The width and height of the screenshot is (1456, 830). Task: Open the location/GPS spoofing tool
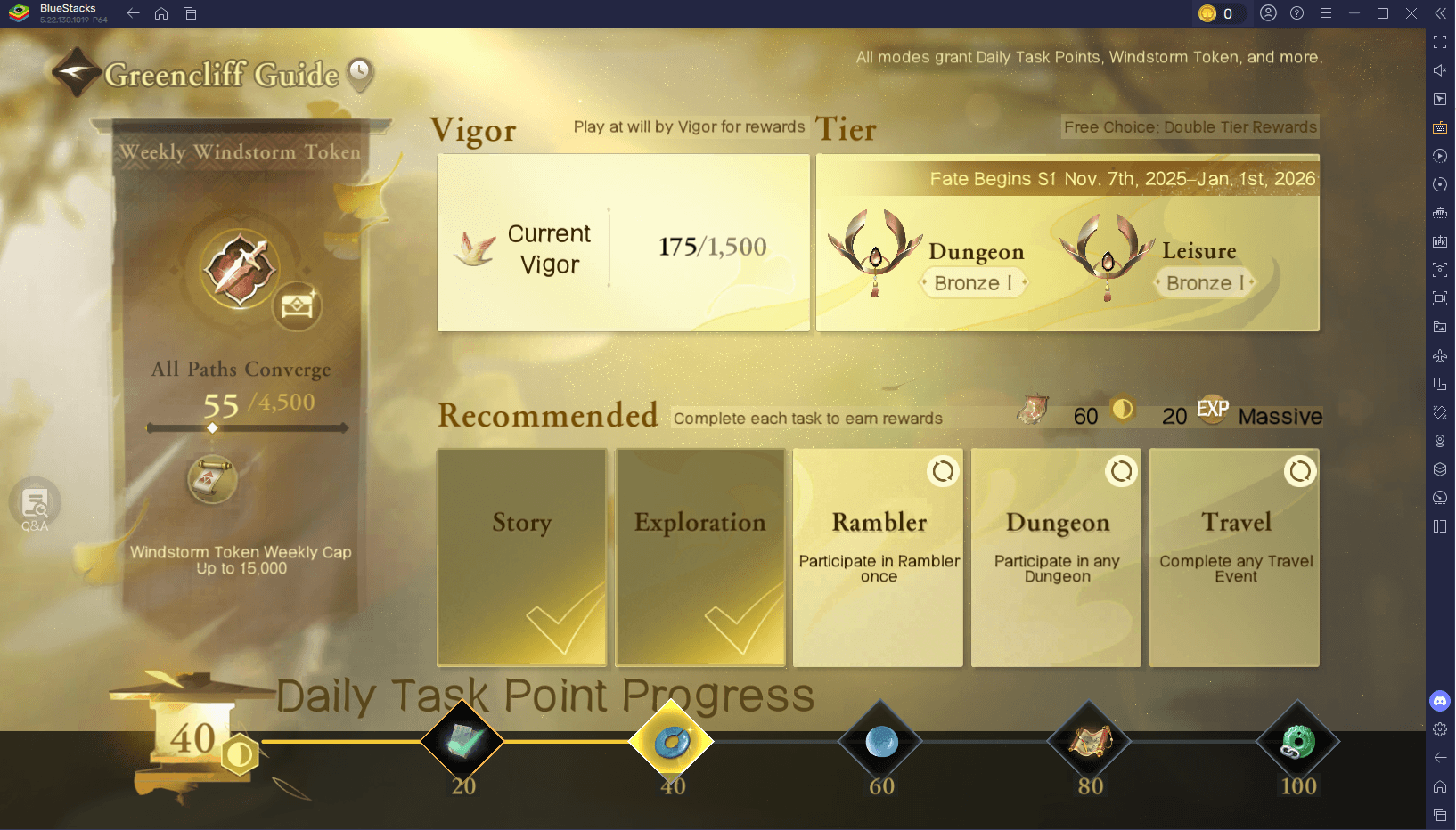click(1439, 441)
